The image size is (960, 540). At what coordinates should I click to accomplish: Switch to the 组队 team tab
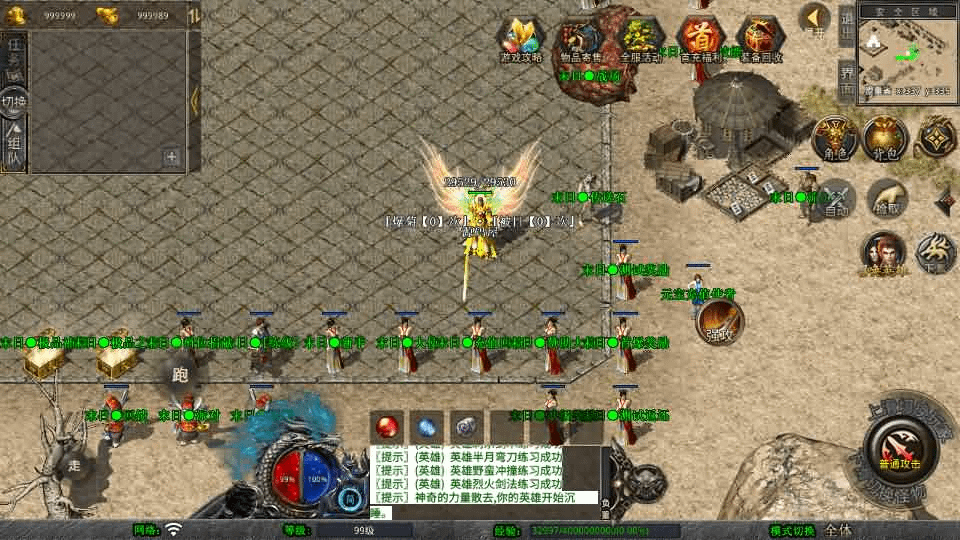pyautogui.click(x=14, y=143)
